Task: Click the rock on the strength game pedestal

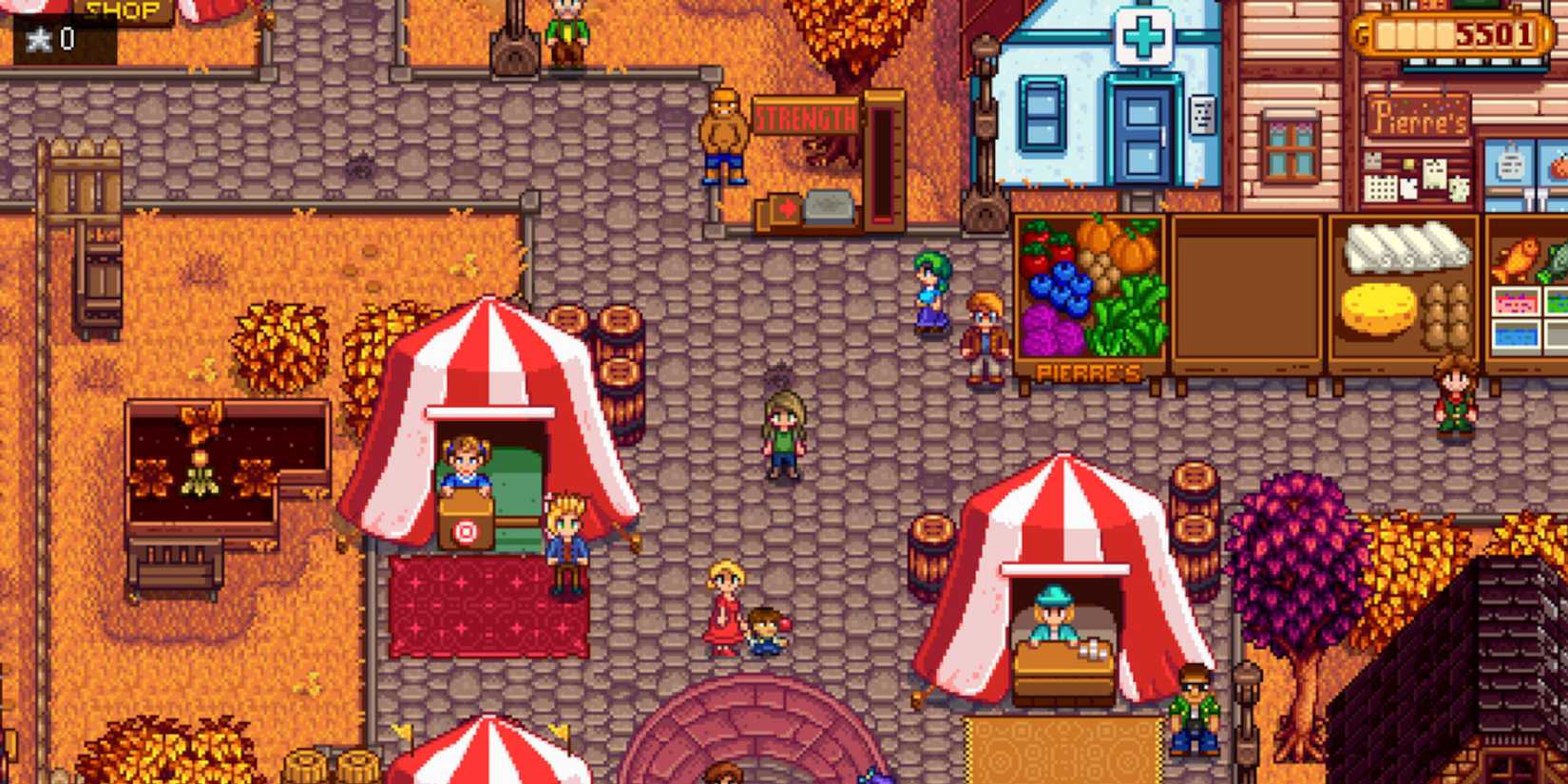Action: (829, 206)
